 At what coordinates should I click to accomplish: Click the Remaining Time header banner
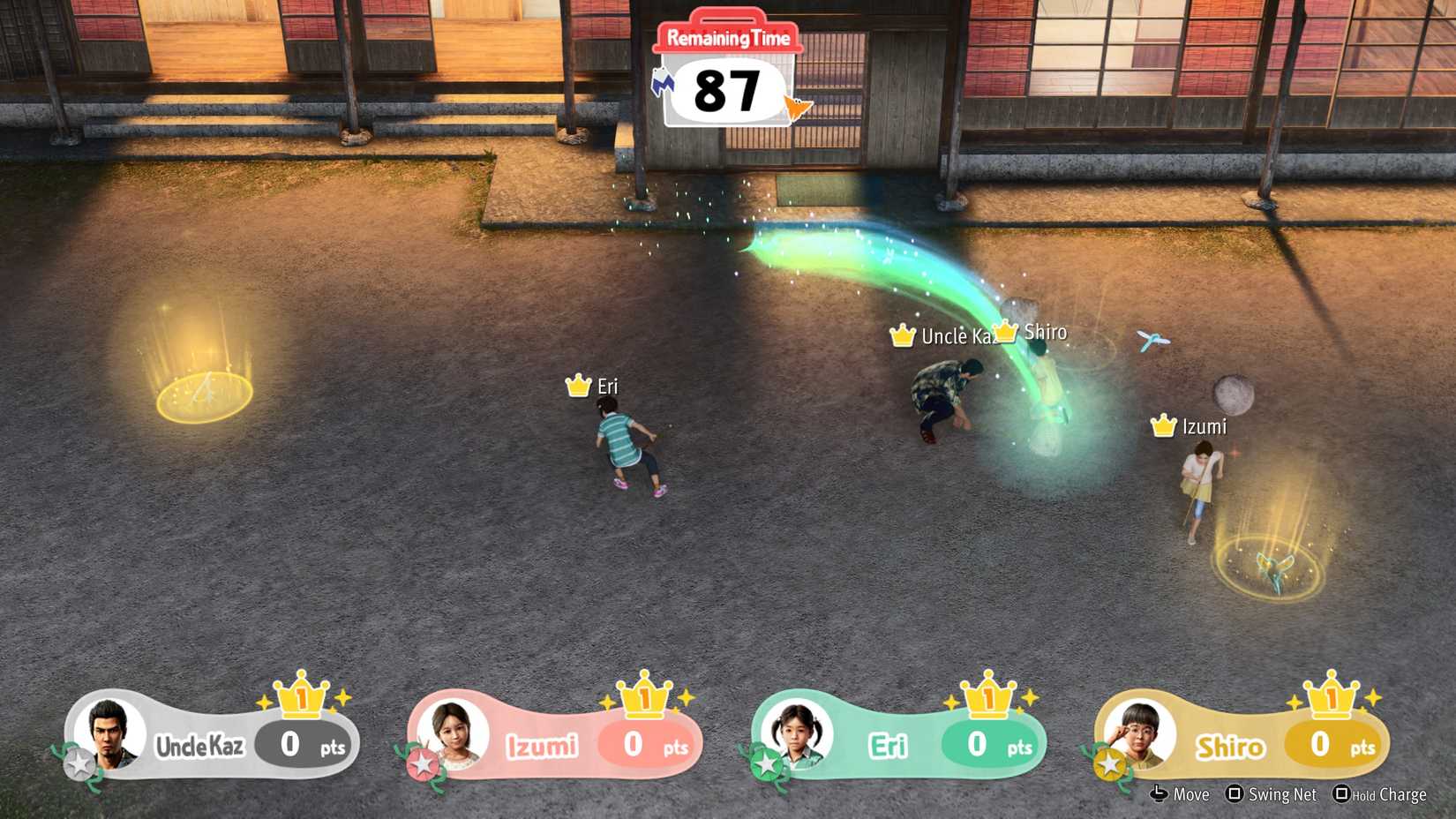point(727,37)
